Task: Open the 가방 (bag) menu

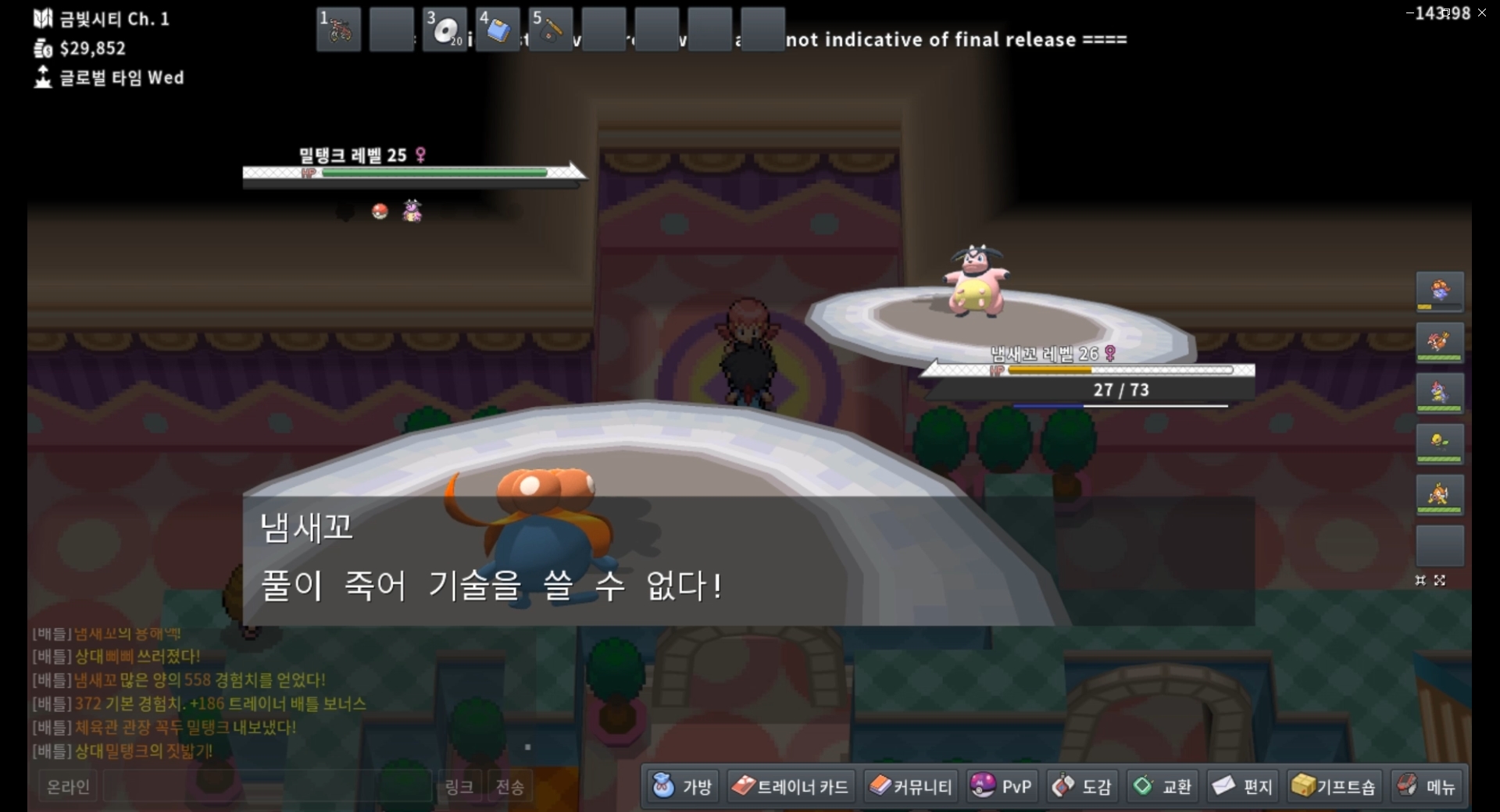Action: coord(683,786)
